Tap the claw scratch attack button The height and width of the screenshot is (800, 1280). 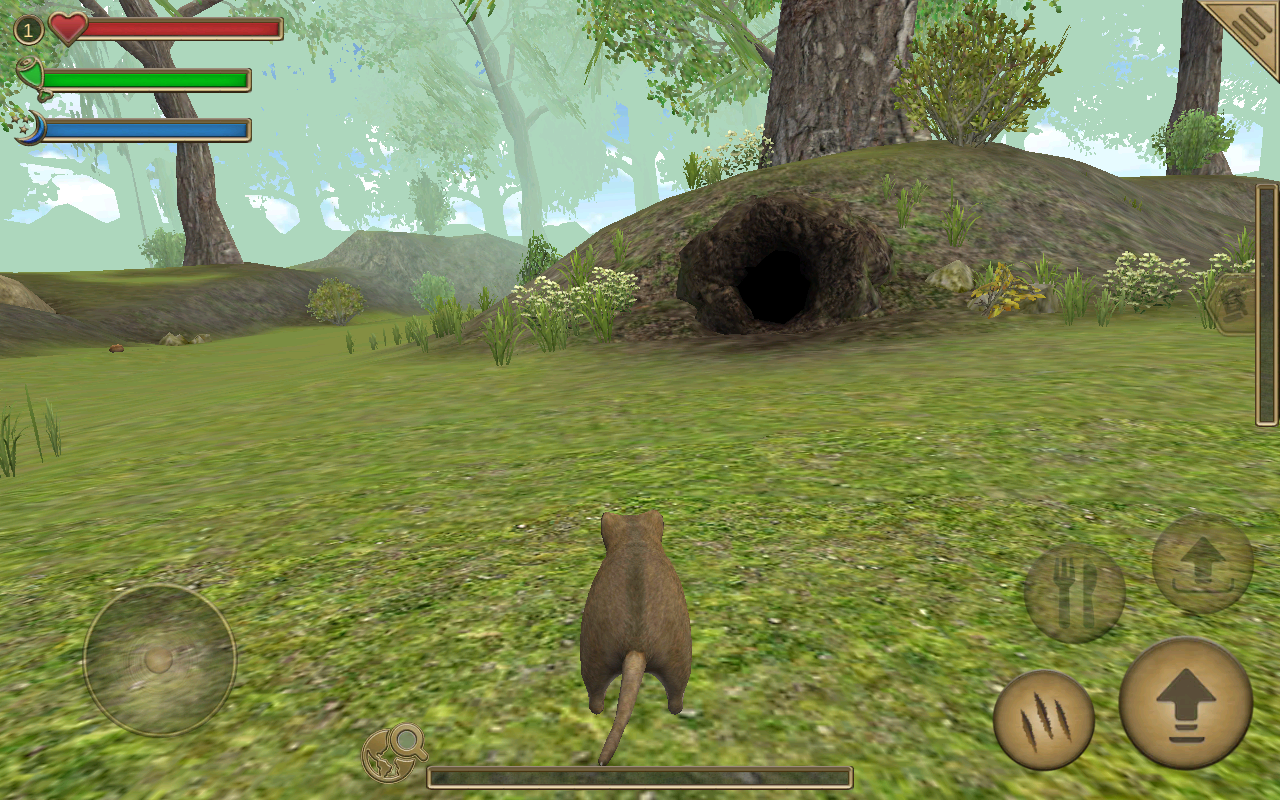pyautogui.click(x=1043, y=720)
